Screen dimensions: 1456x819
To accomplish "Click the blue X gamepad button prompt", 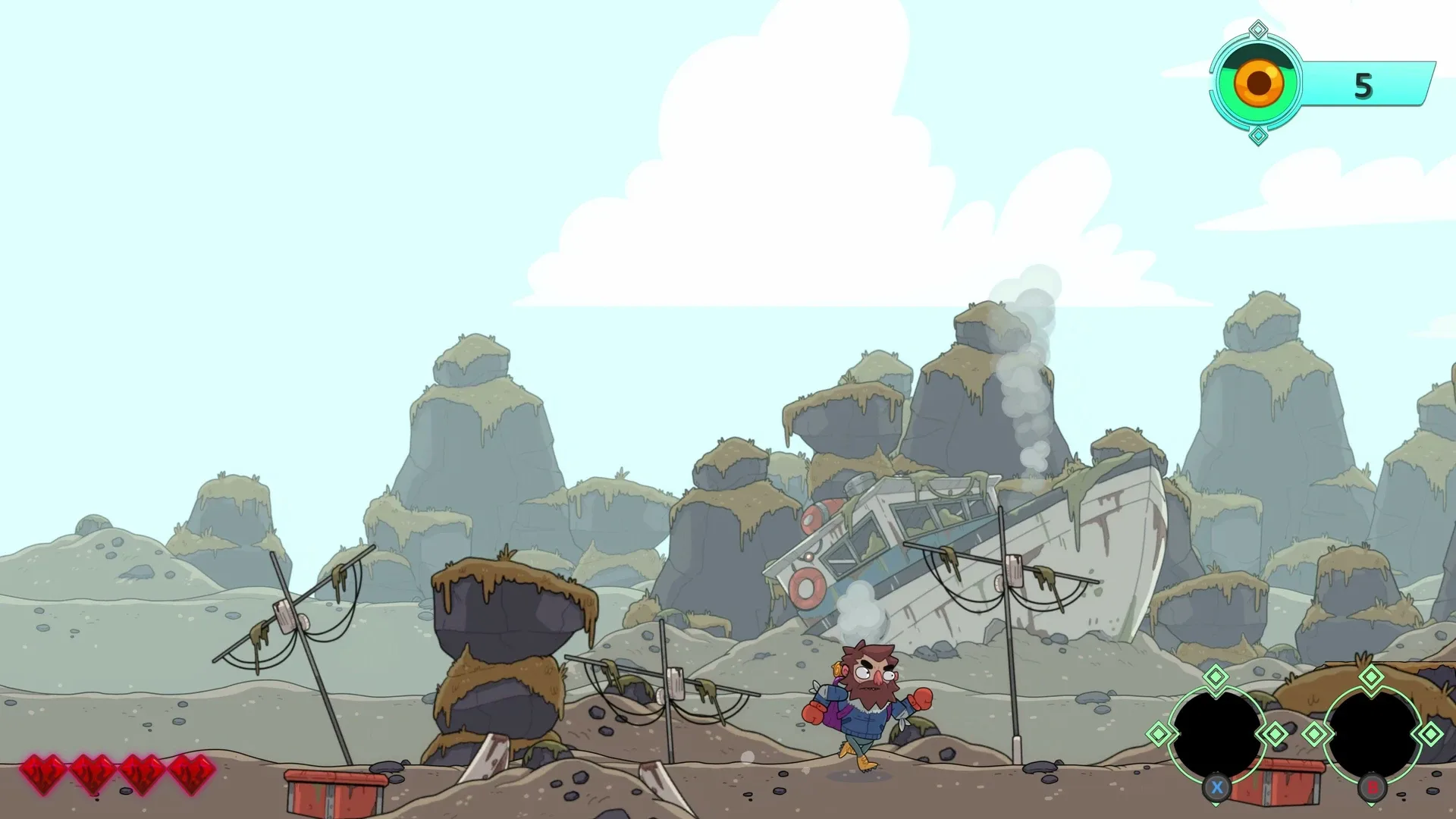I will tap(1216, 786).
